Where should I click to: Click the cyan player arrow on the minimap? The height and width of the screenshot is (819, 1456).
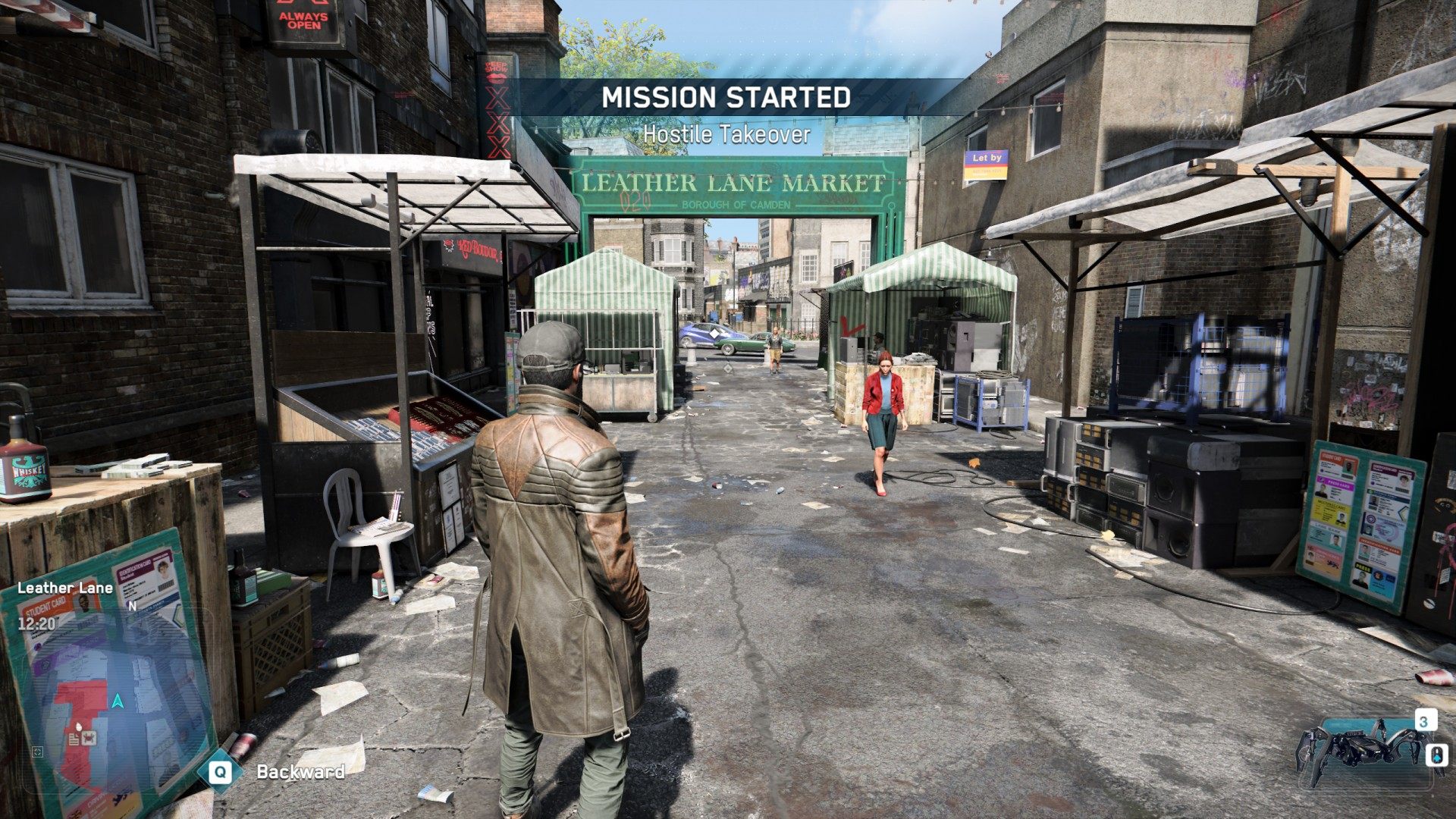click(x=118, y=701)
